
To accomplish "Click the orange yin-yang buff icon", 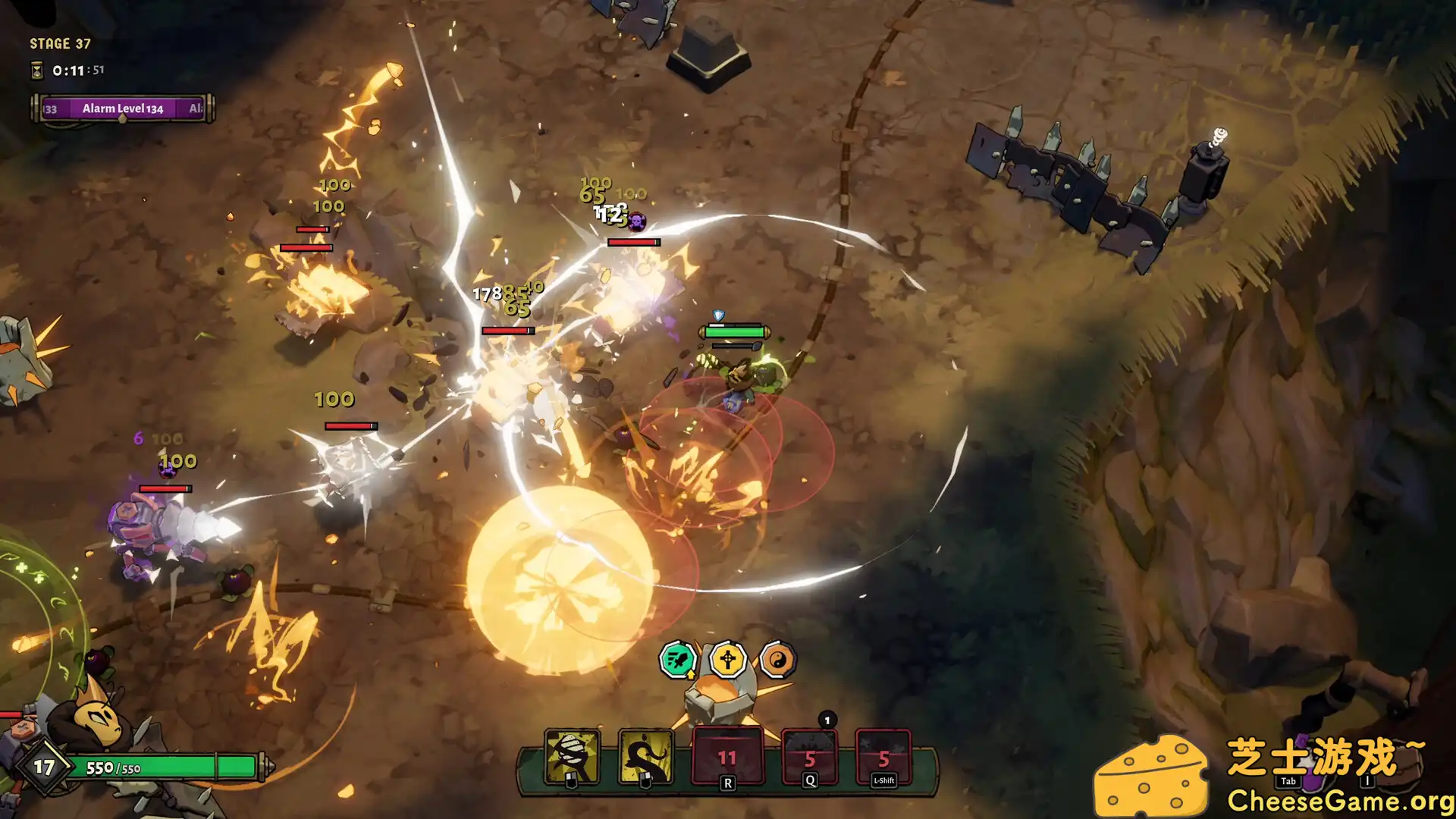I will [x=777, y=661].
